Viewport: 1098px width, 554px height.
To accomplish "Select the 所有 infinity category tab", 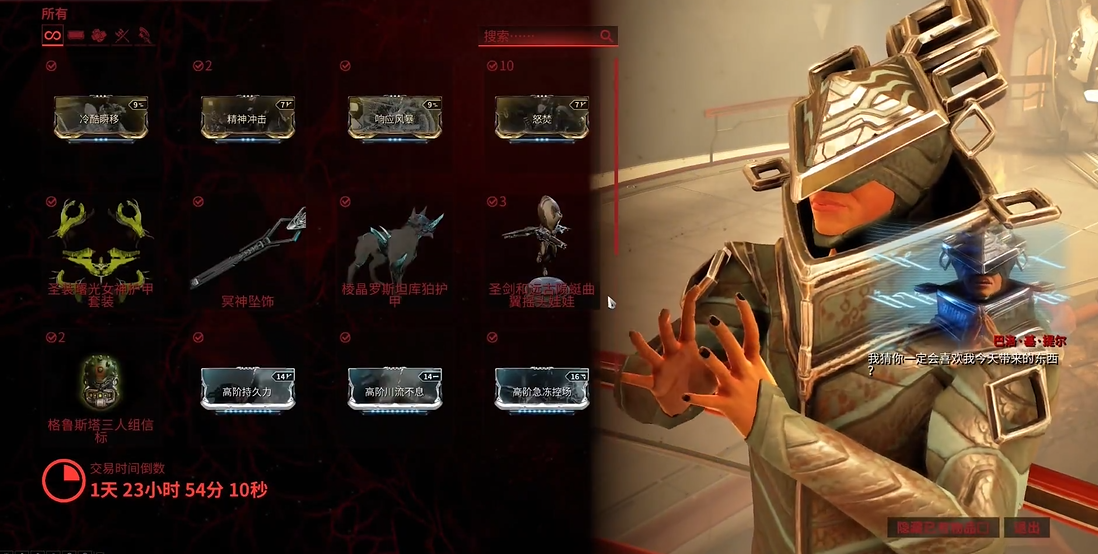I will 53,36.
